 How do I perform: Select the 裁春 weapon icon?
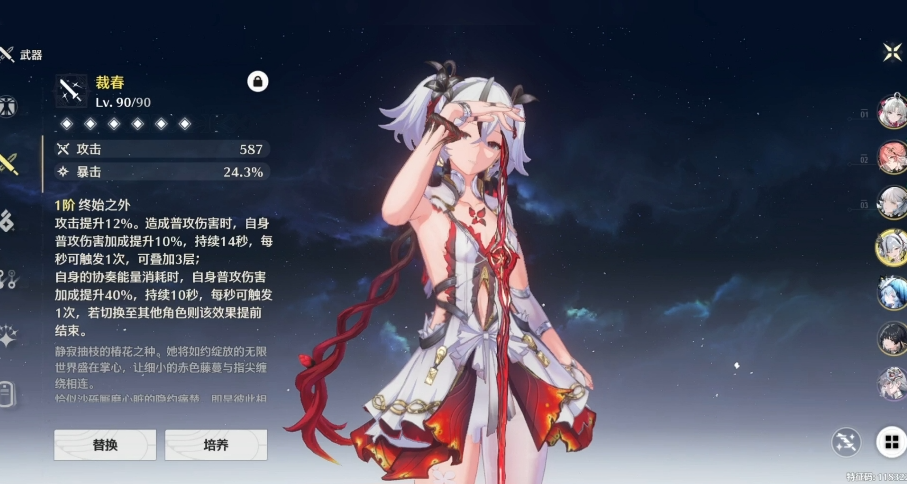[x=71, y=91]
